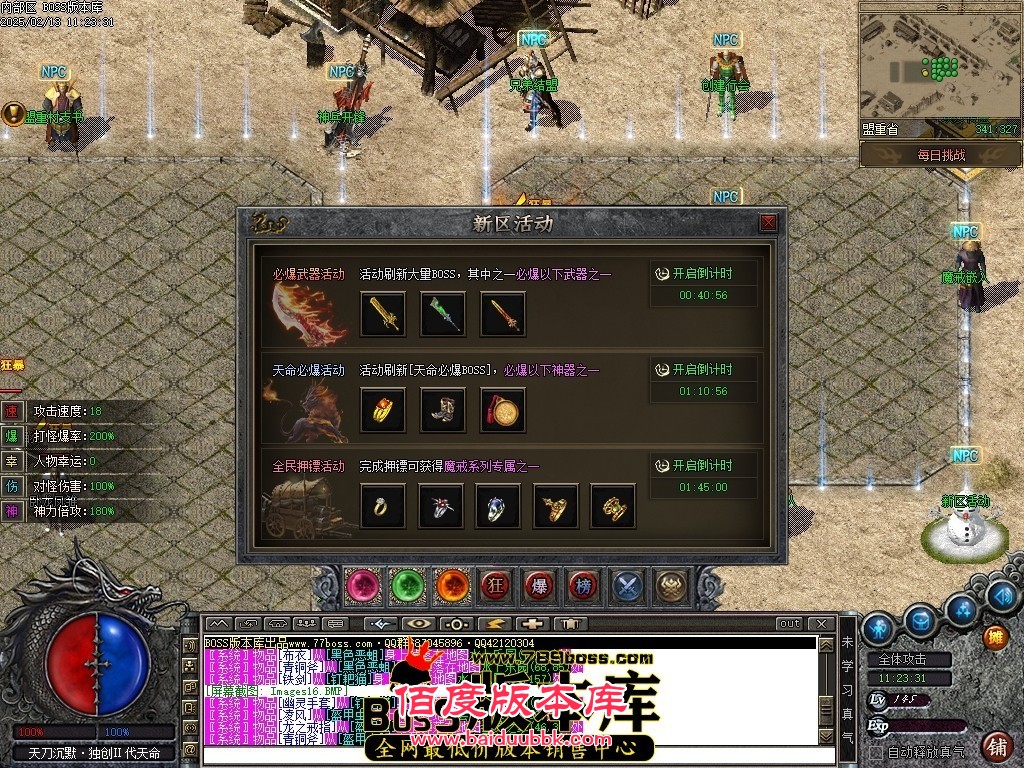Show the 榜 ranking list
Viewport: 1024px width, 768px height.
click(583, 585)
